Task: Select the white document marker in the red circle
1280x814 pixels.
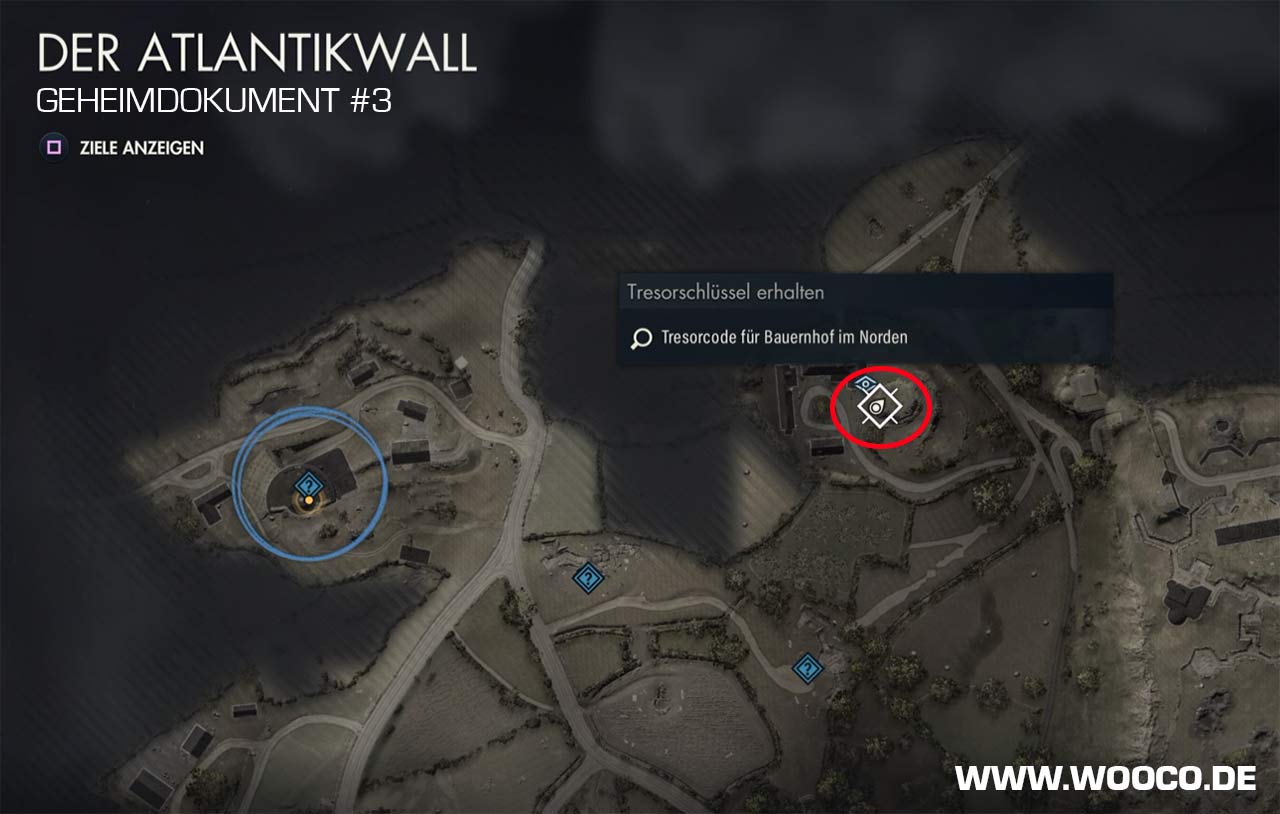Action: [879, 406]
